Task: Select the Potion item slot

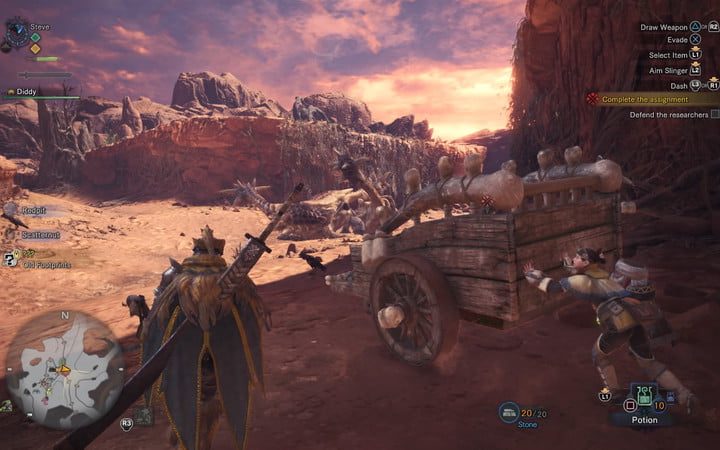Action: click(645, 403)
